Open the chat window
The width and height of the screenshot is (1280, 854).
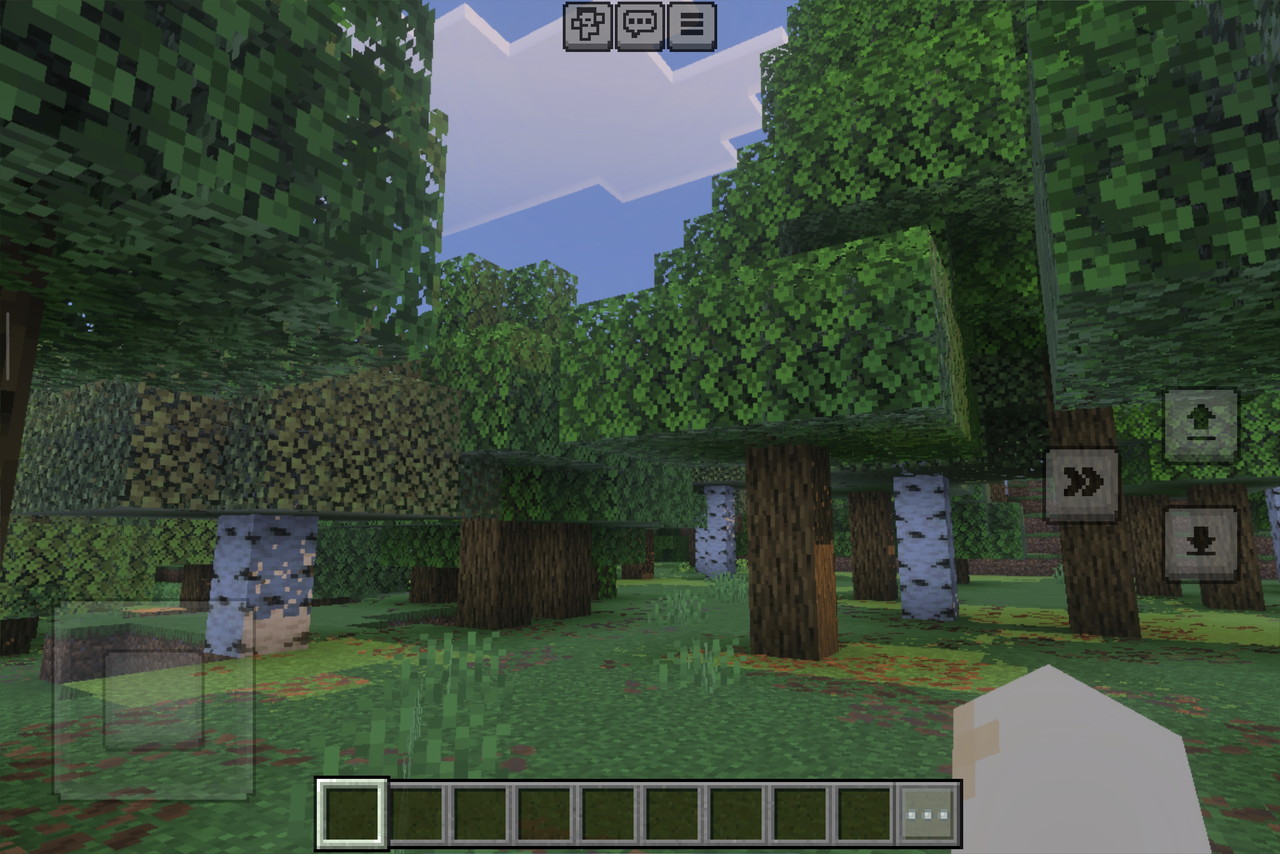[640, 27]
